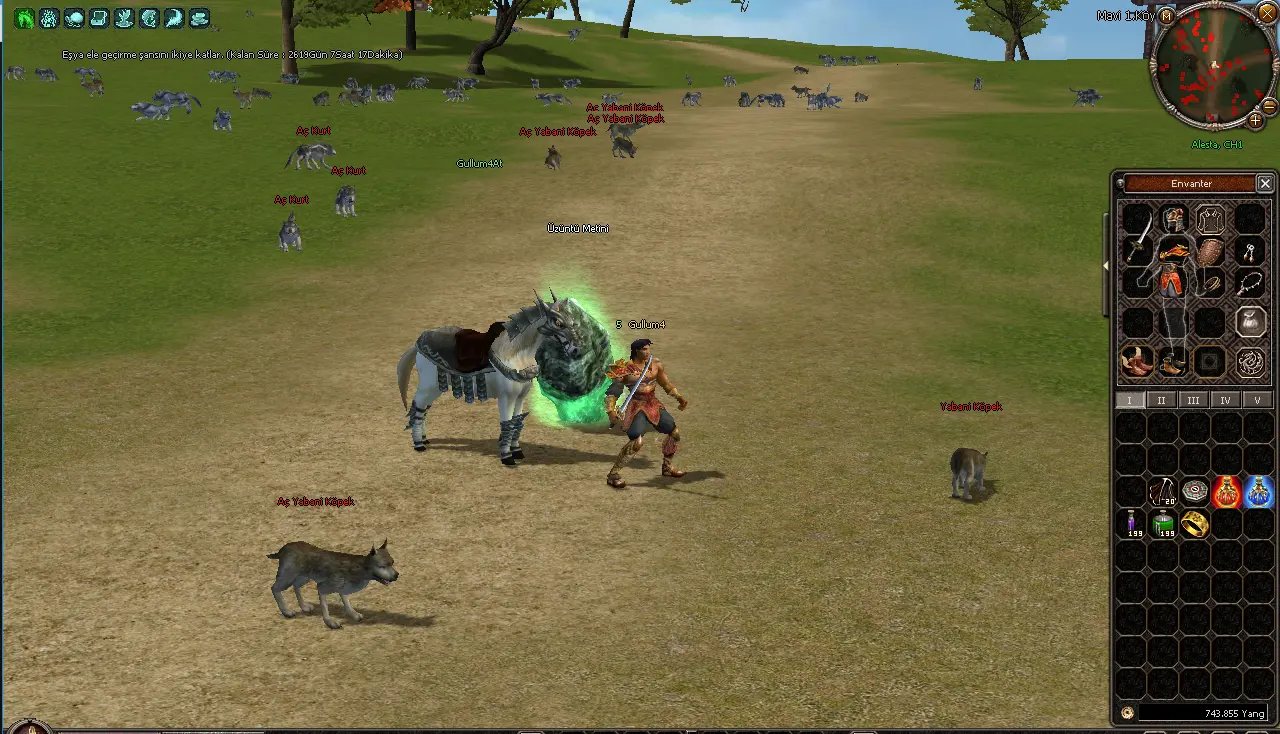This screenshot has height=734, width=1280.
Task: Click the equipped helmet slot
Action: coord(1174,219)
